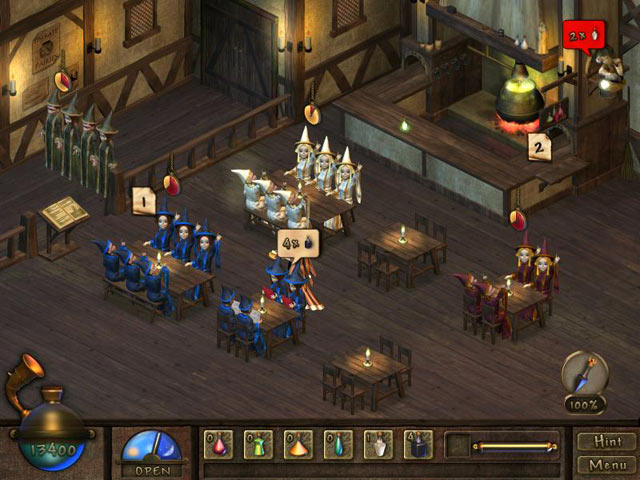Select the order ticket numbered 1
Screen dimensions: 640x480
[142, 200]
